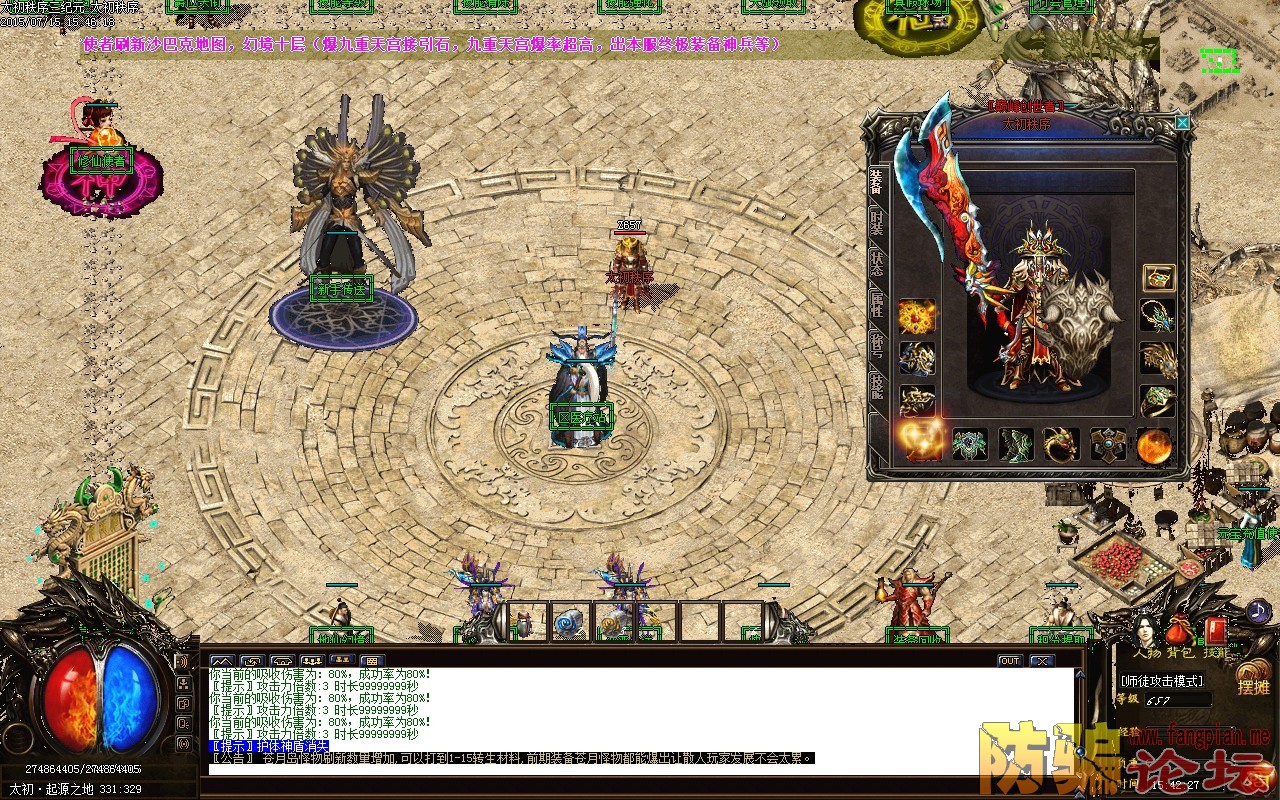Choose the green gem ring slot
The height and width of the screenshot is (800, 1280).
(1157, 401)
